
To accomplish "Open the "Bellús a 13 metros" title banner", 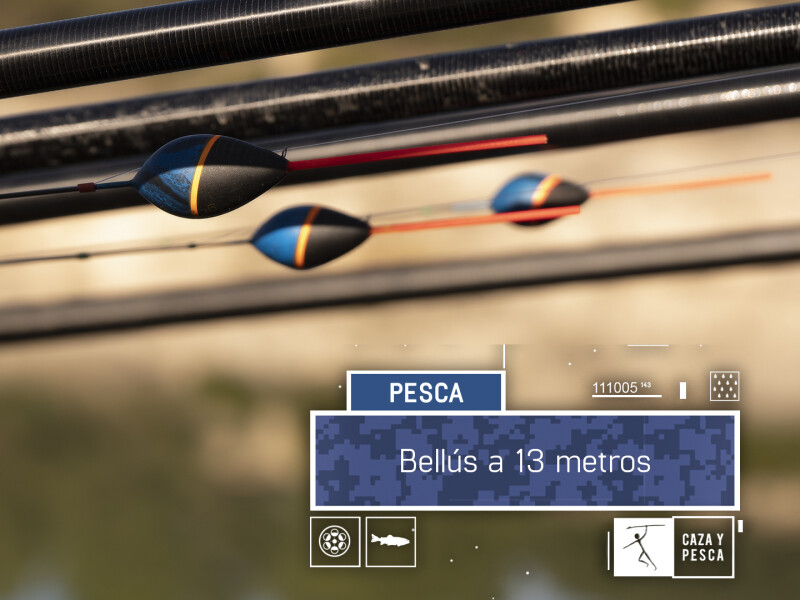I will click(x=525, y=461).
